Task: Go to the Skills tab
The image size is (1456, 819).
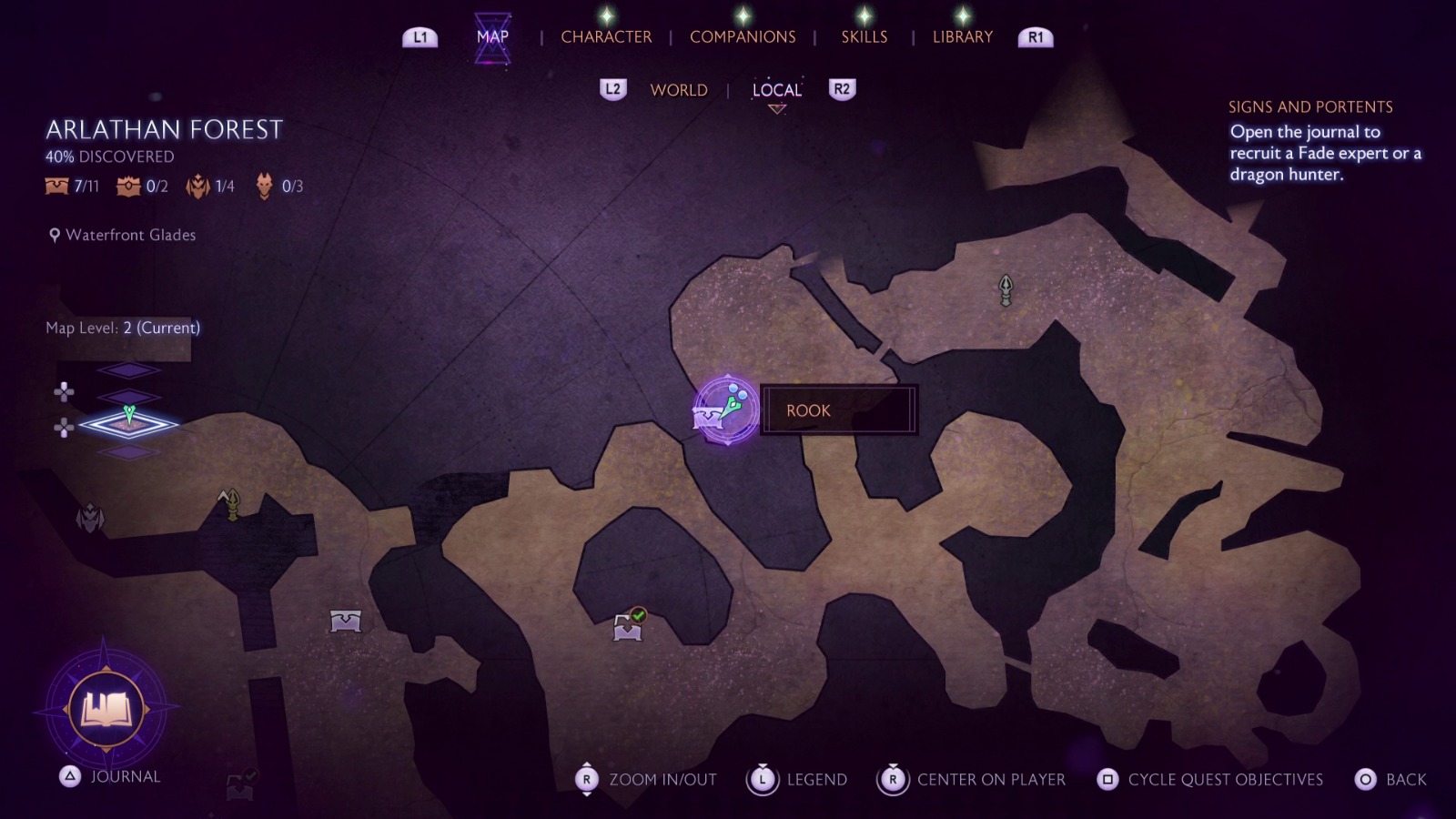Action: click(x=864, y=37)
